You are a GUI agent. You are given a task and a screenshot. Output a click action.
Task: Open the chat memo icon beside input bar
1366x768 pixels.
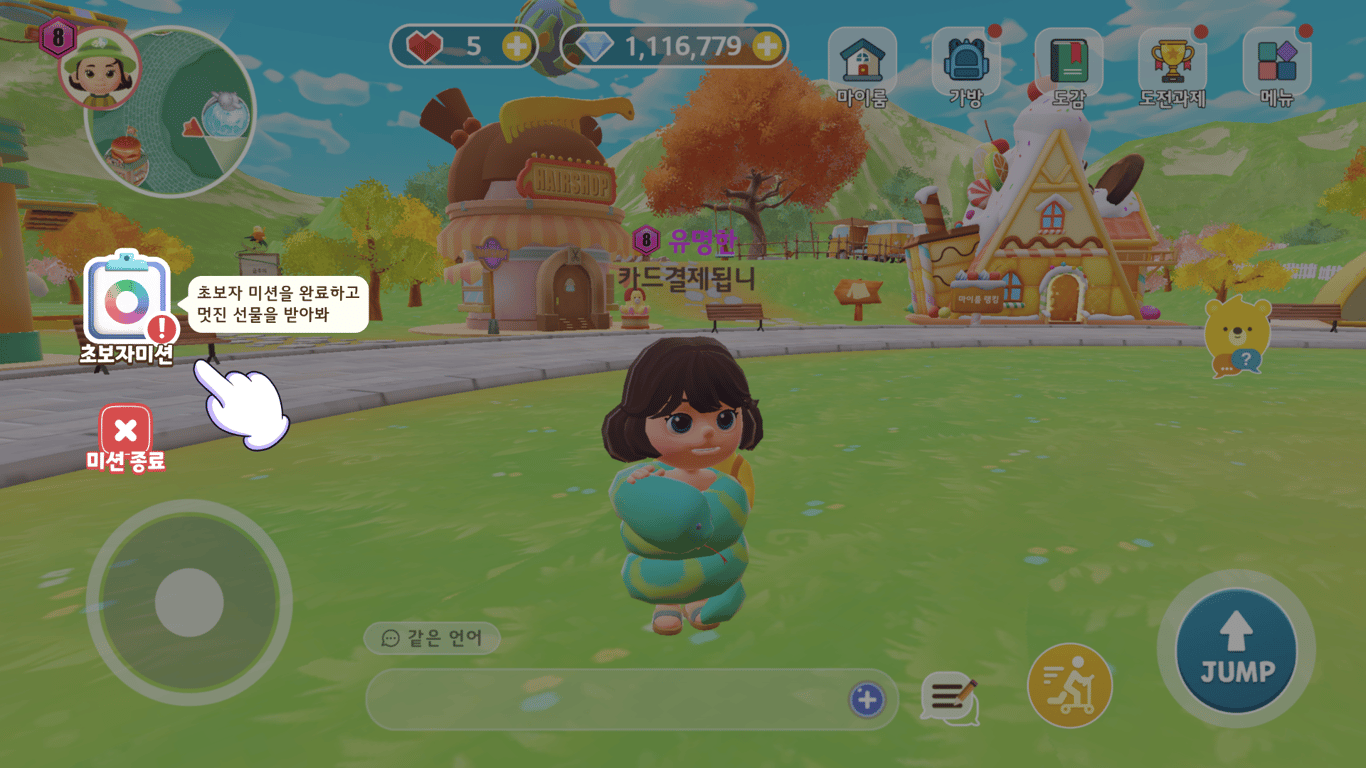951,700
